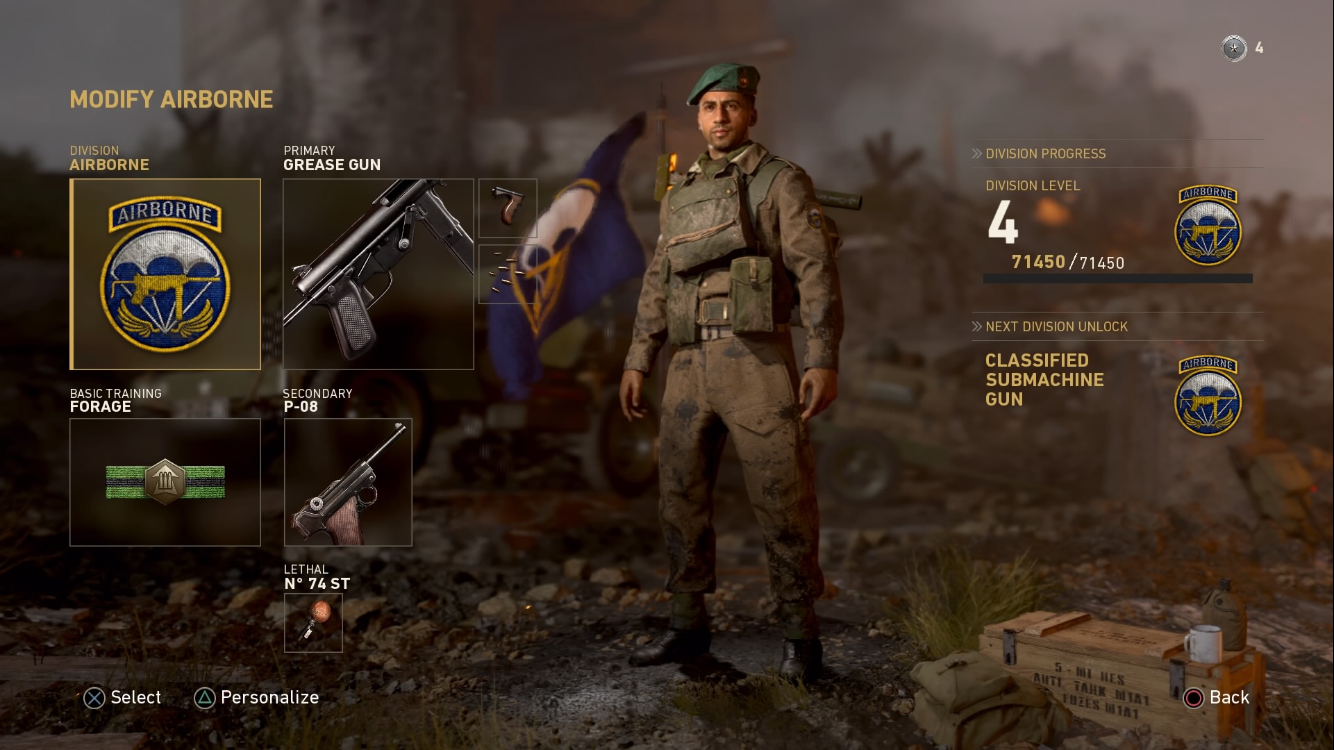
Task: Choose the P-08 secondary pistol slot
Action: click(x=348, y=482)
